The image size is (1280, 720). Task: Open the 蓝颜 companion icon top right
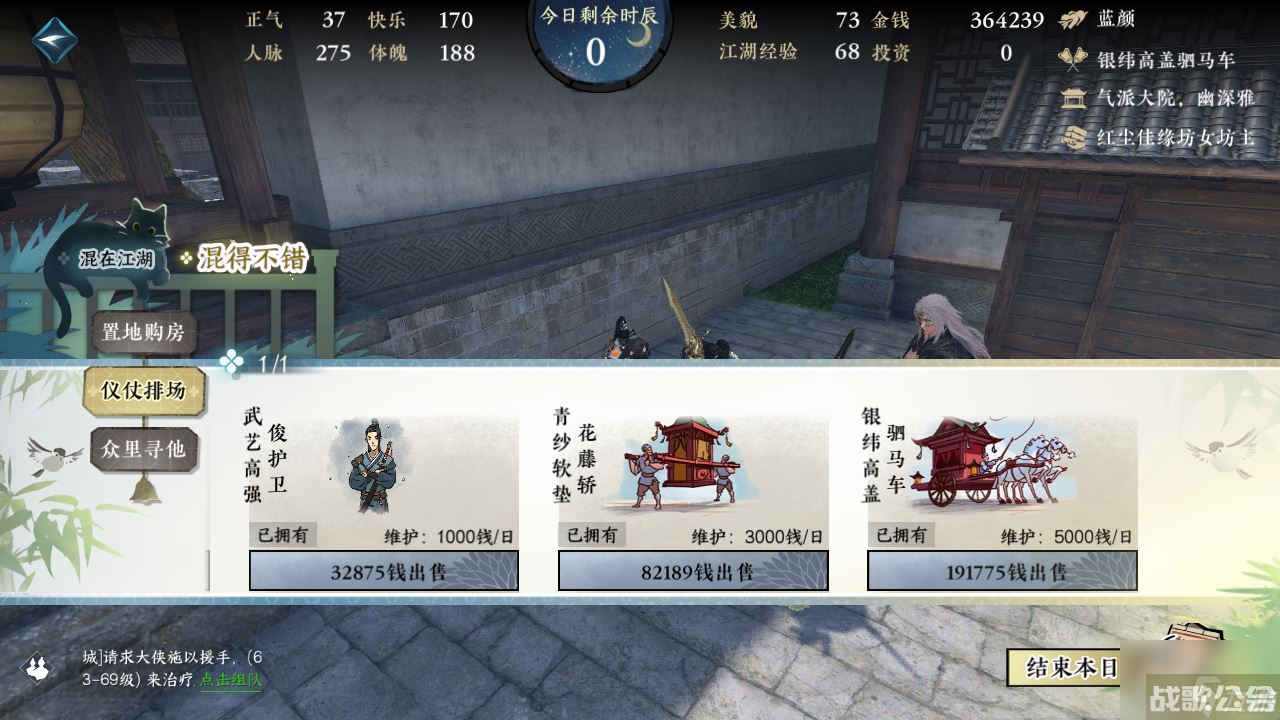(x=1074, y=19)
